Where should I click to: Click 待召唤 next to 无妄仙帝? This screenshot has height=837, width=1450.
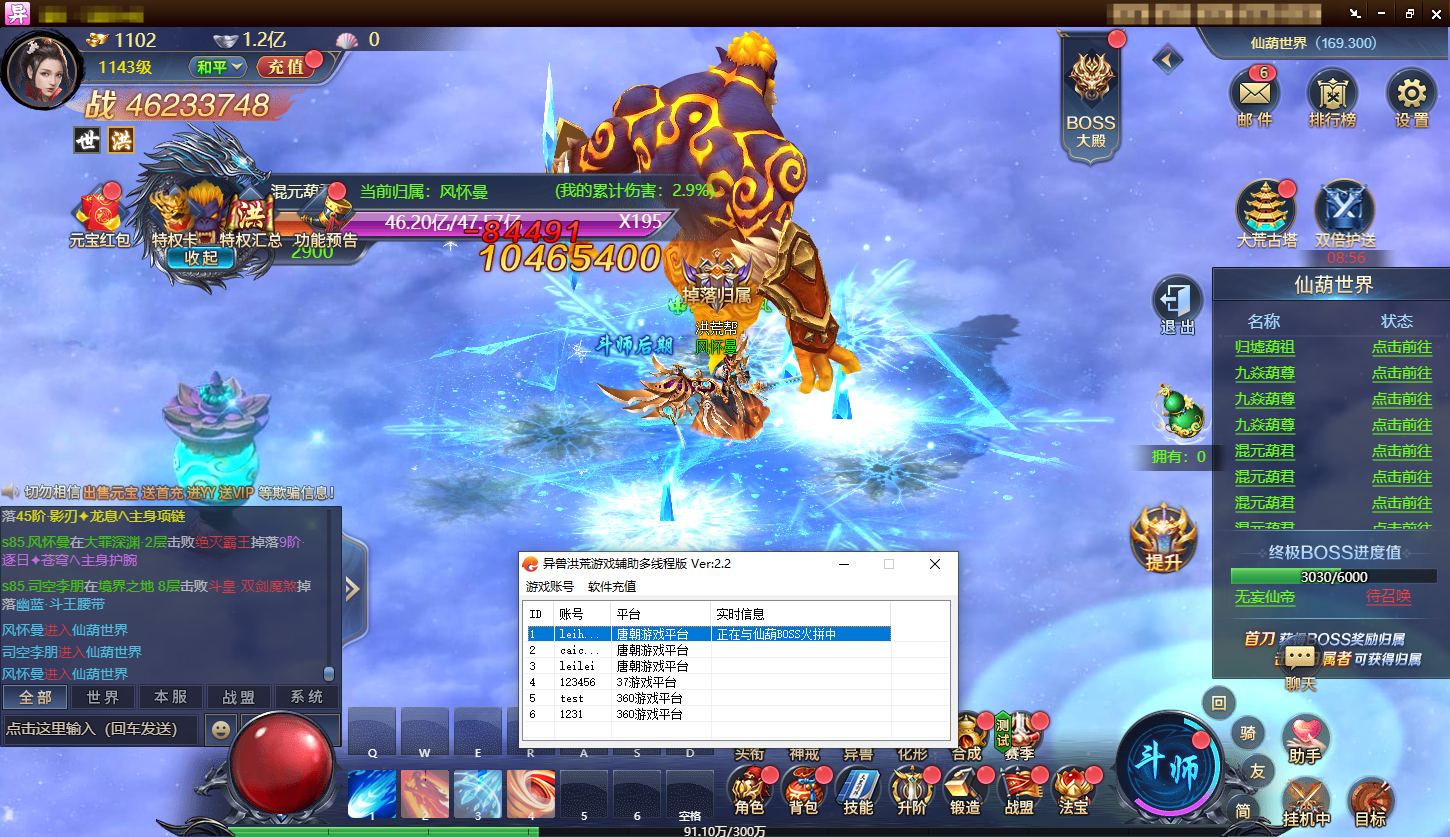(x=1388, y=596)
